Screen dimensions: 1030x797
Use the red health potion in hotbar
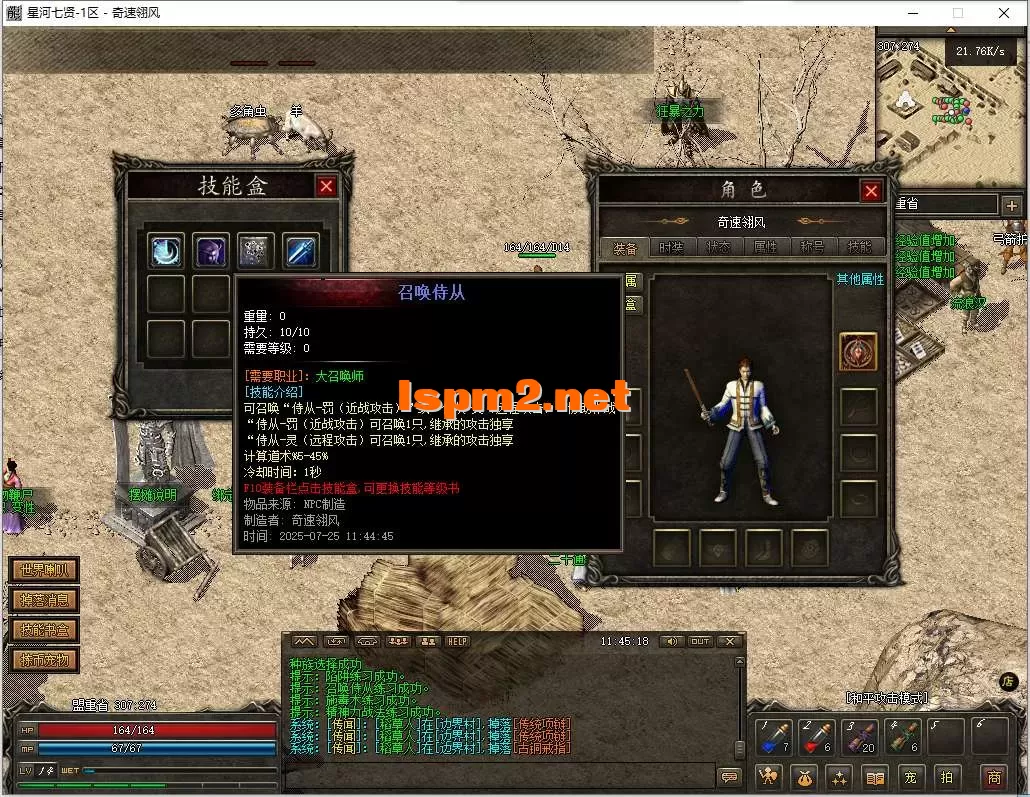click(817, 738)
